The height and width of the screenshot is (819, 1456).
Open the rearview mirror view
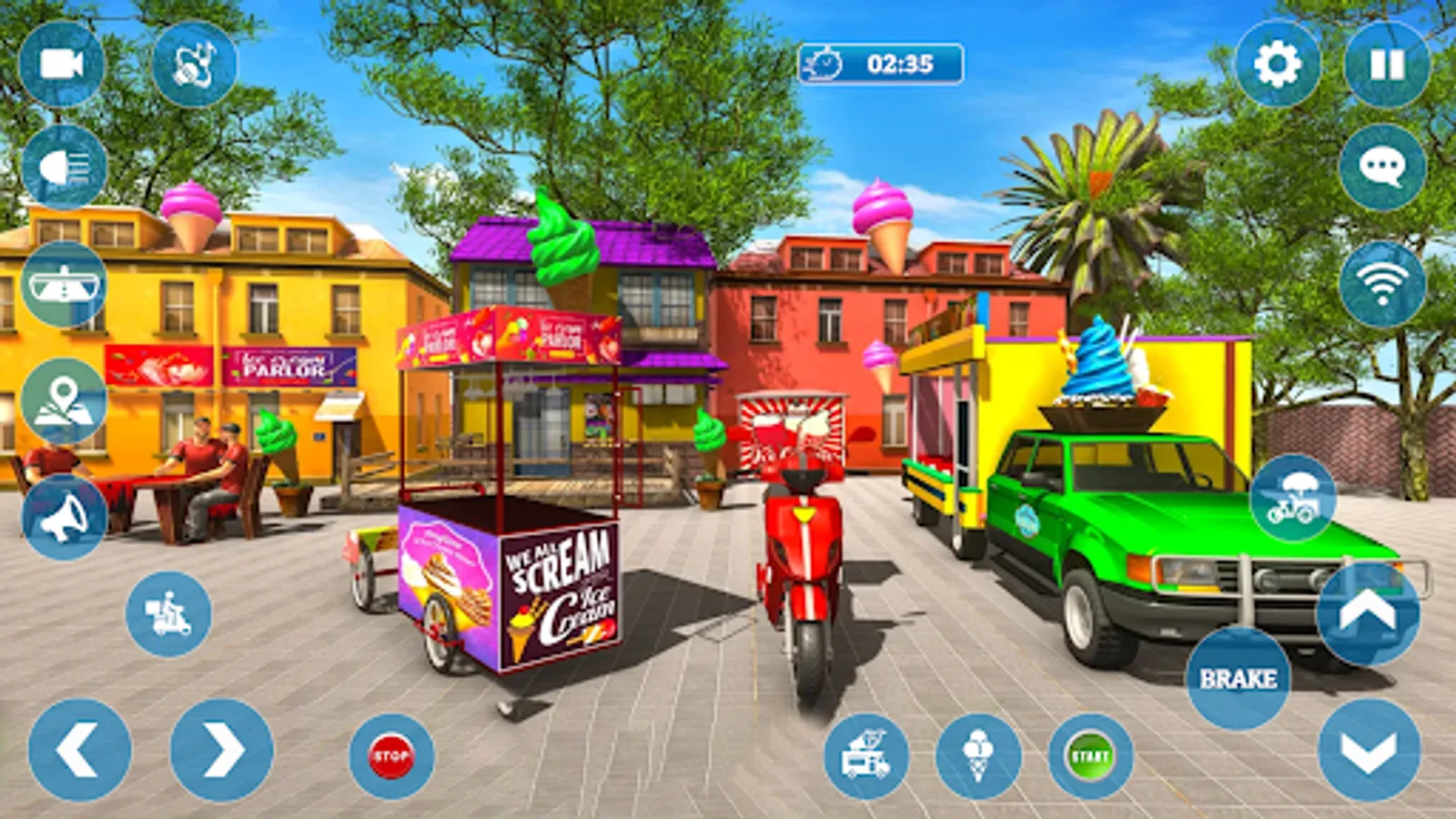(x=64, y=285)
